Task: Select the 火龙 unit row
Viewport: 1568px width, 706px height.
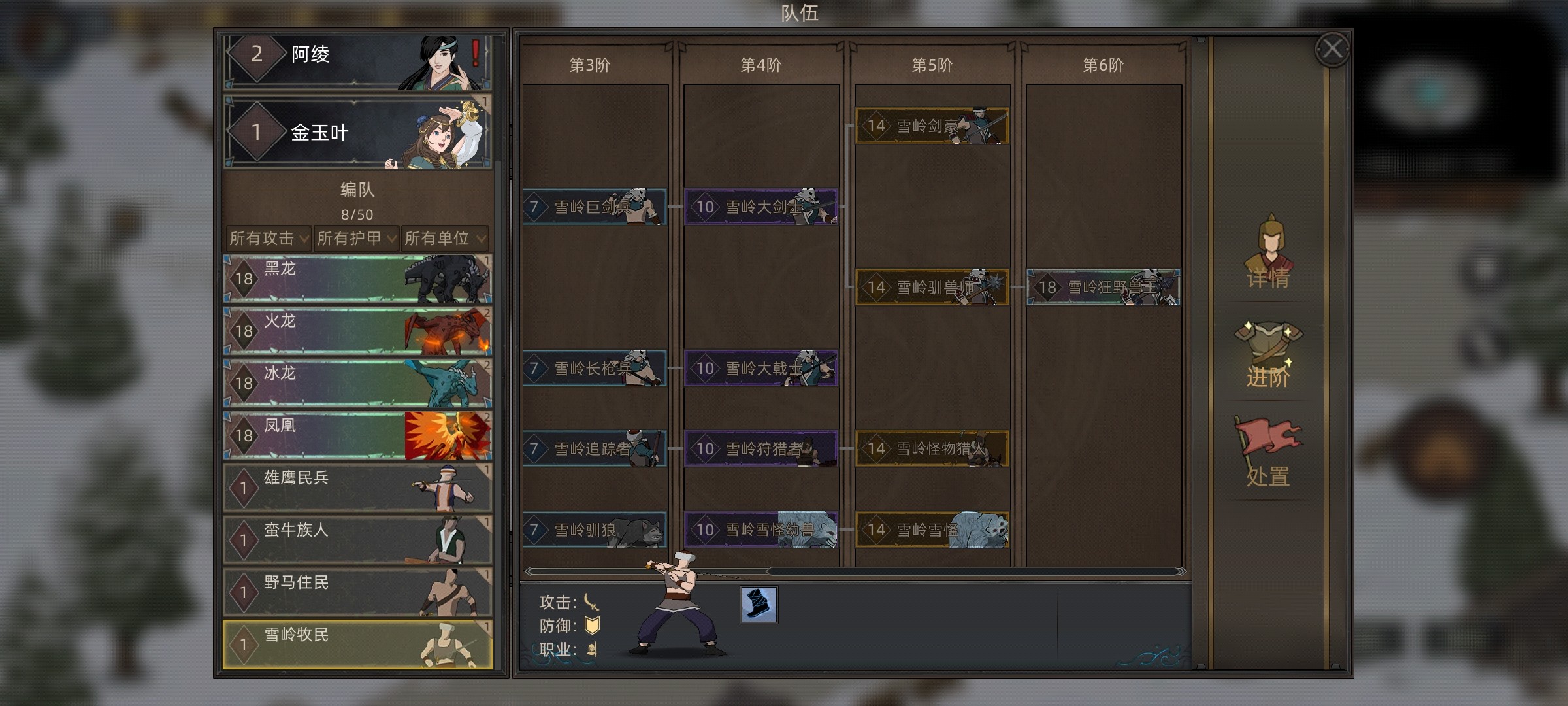Action: pyautogui.click(x=357, y=331)
